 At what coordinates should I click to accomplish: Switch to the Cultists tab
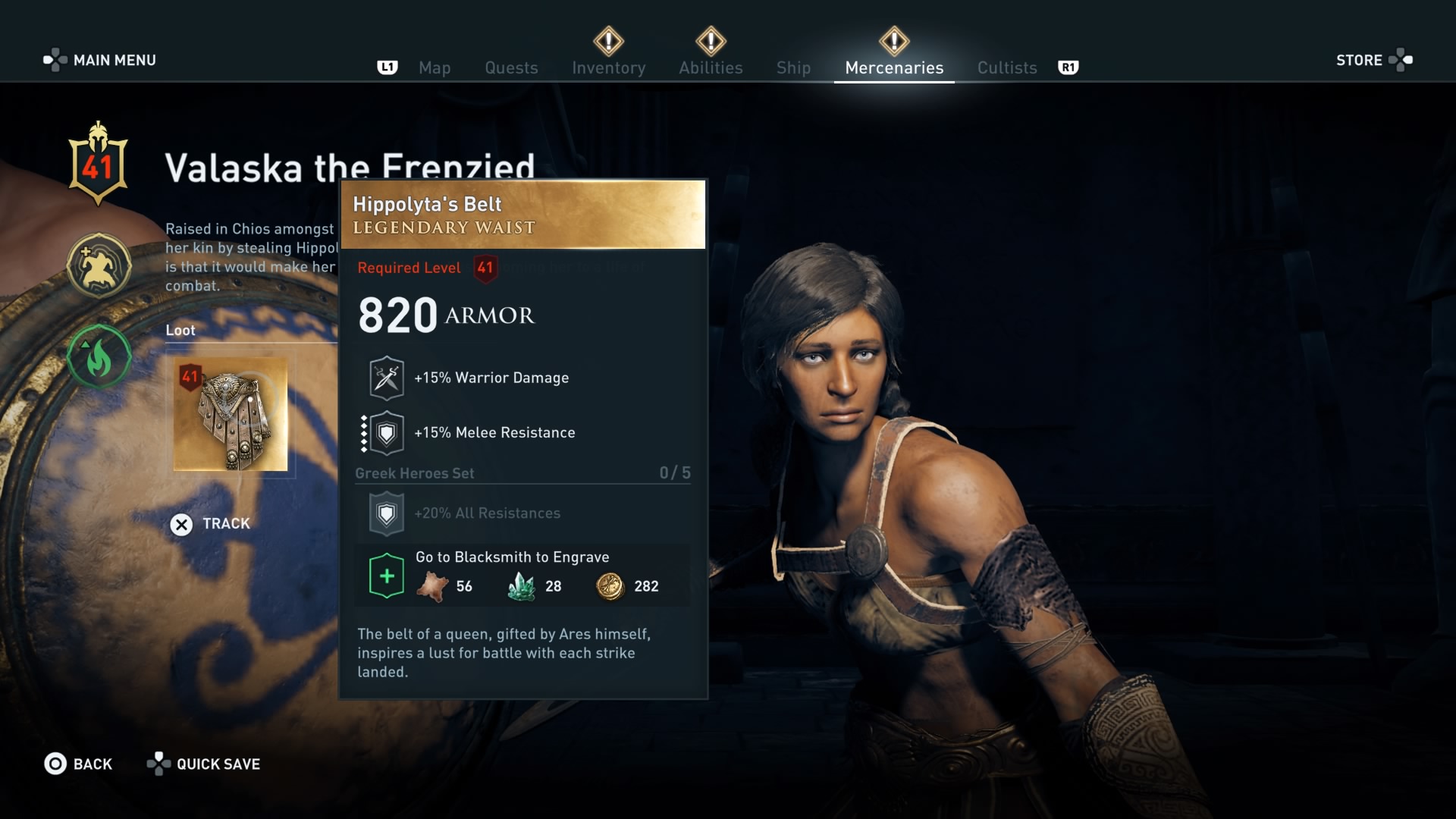point(1006,67)
